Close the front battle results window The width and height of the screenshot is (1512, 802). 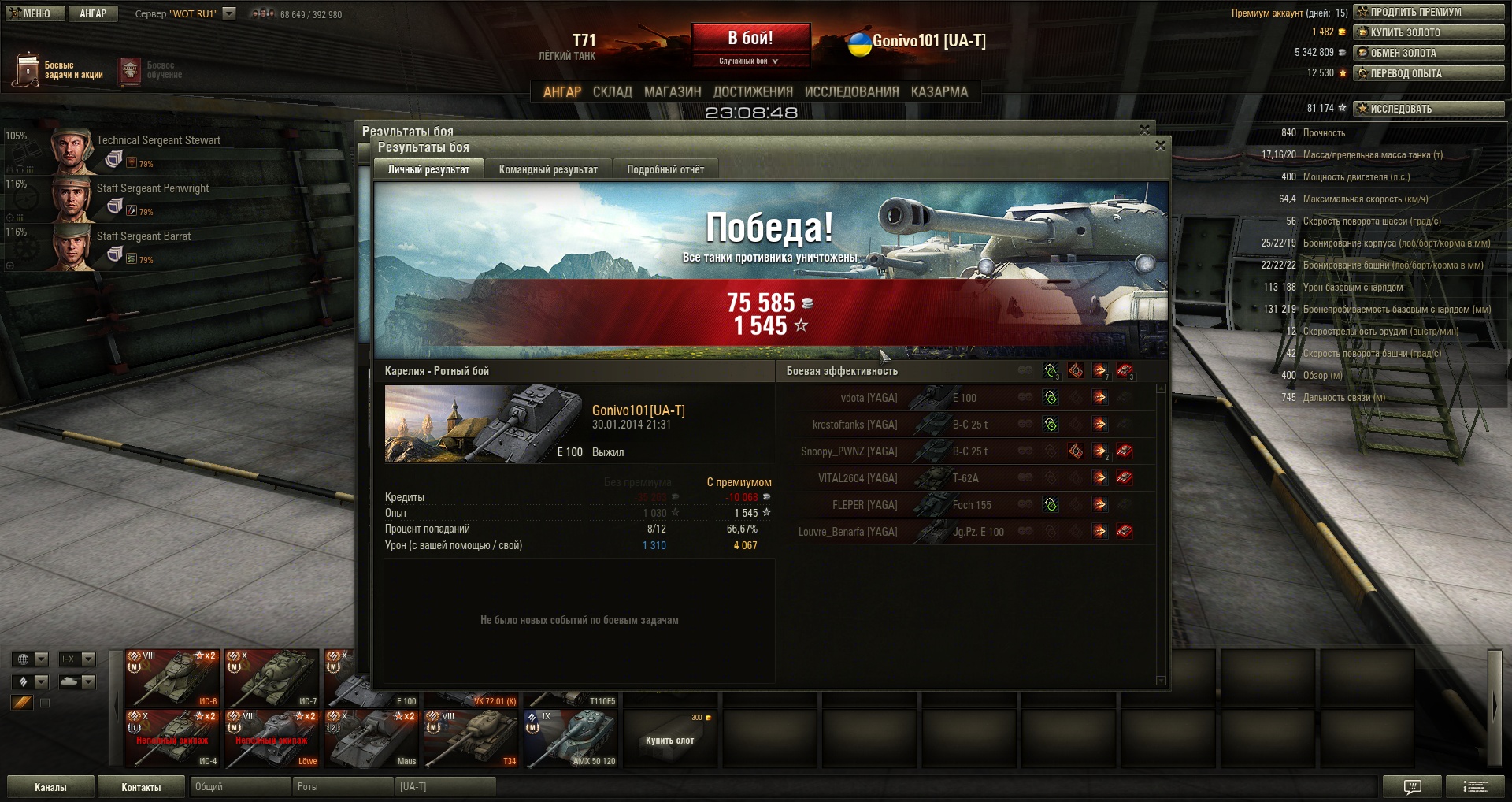click(1160, 146)
